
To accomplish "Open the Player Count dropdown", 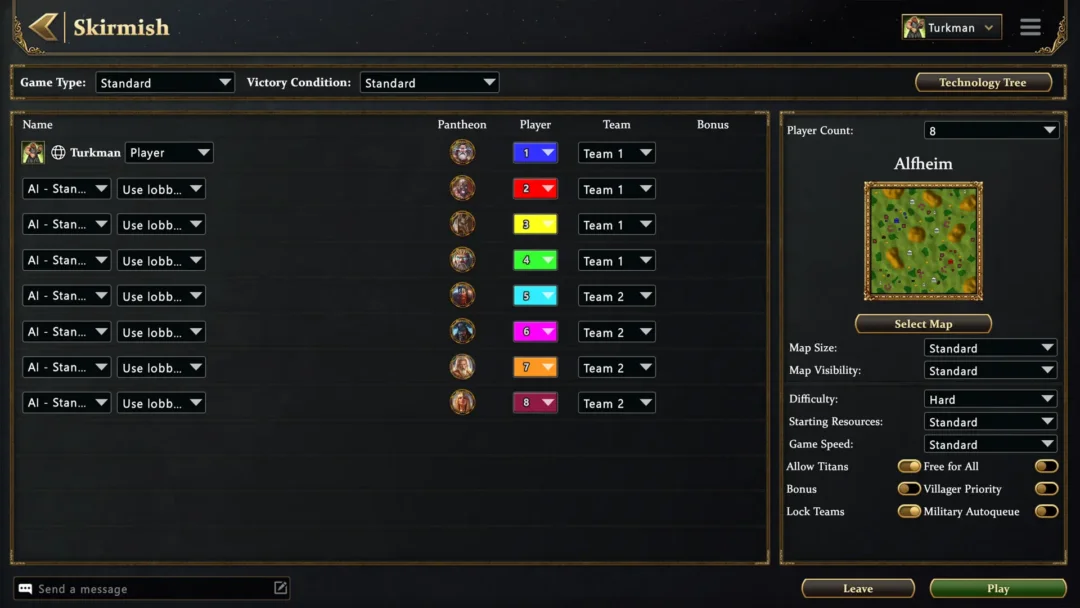I will pyautogui.click(x=990, y=131).
